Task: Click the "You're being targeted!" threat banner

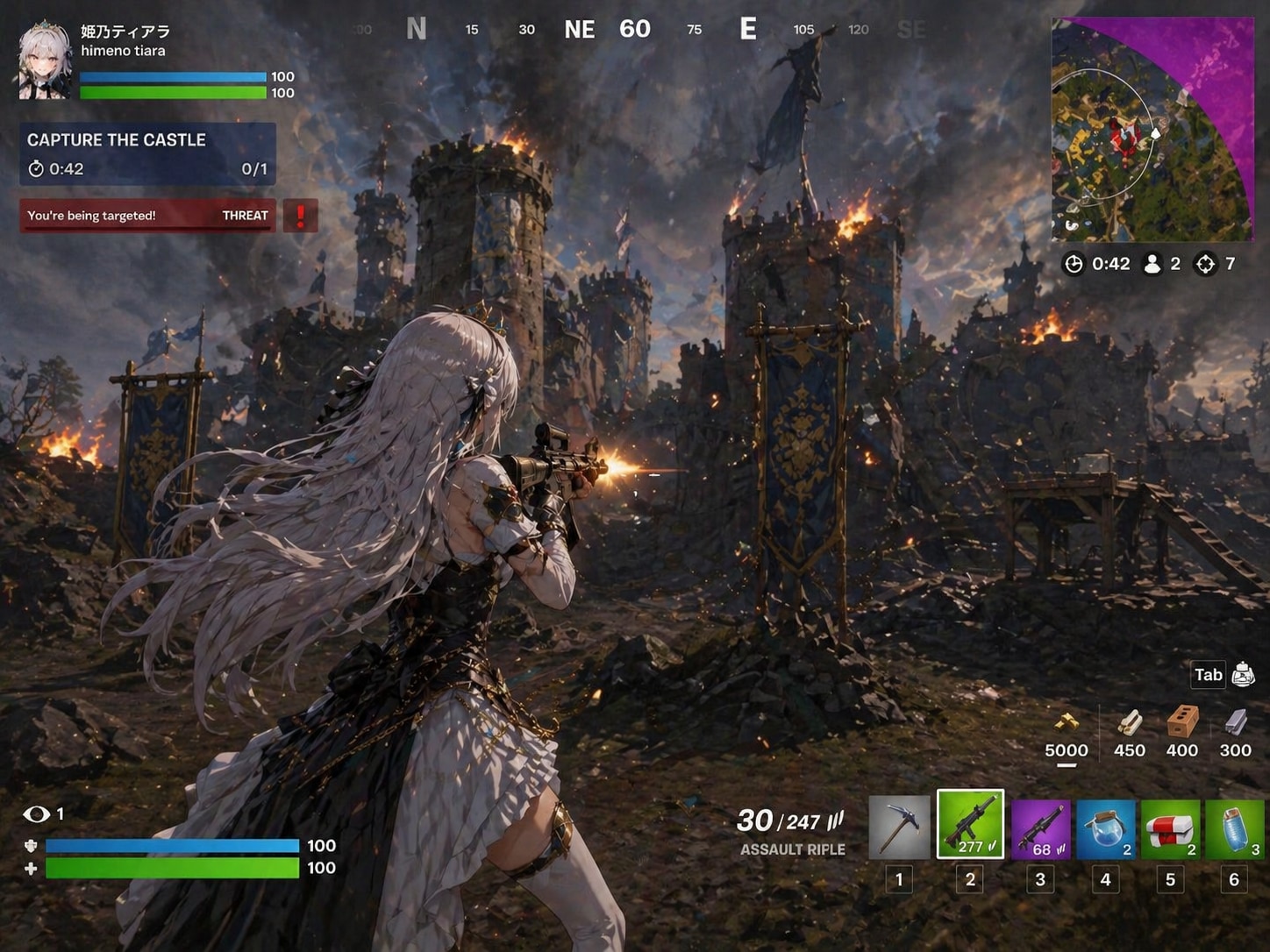Action: tap(147, 216)
